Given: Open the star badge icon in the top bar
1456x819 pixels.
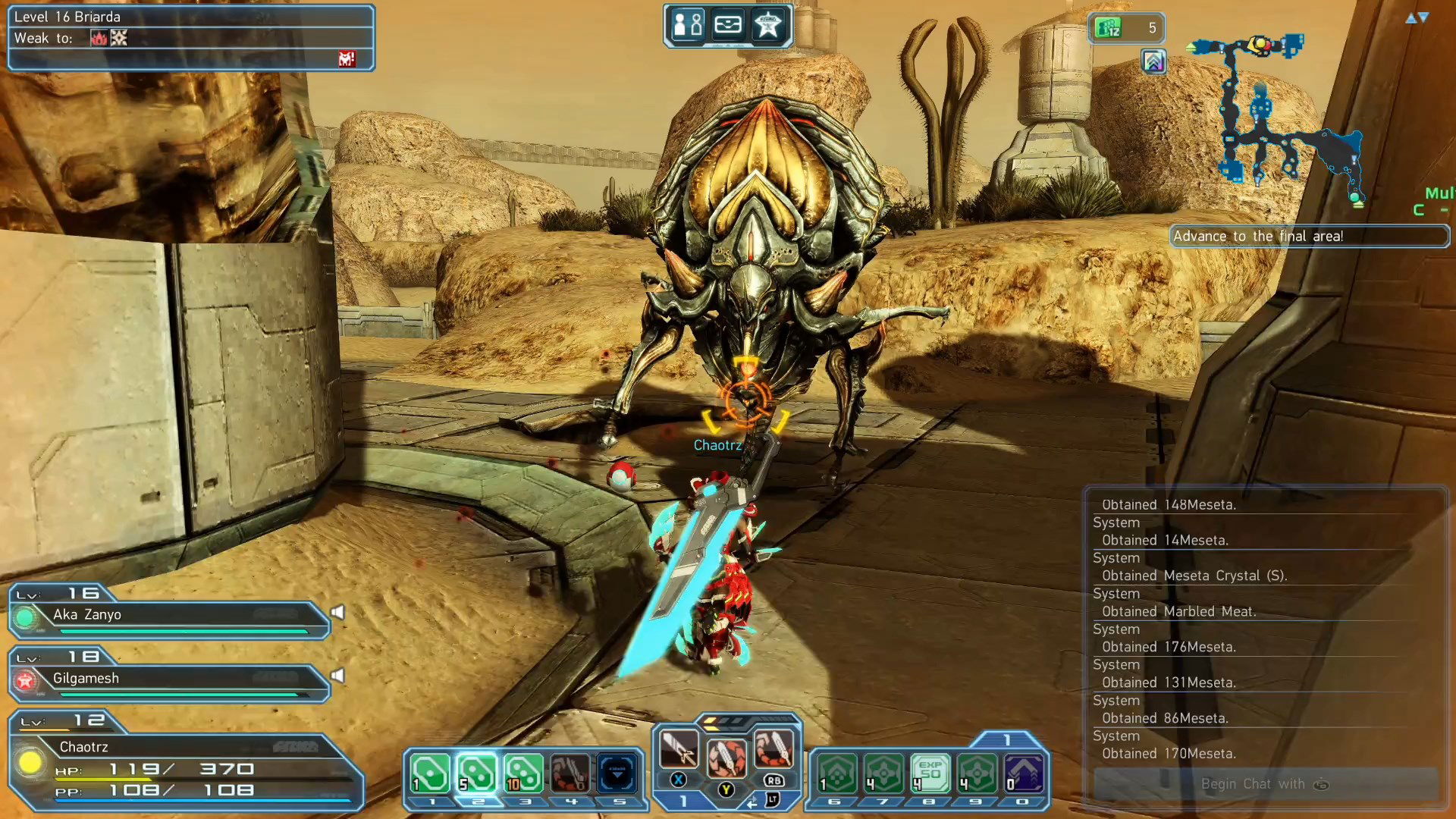Looking at the screenshot, I should pos(768,26).
